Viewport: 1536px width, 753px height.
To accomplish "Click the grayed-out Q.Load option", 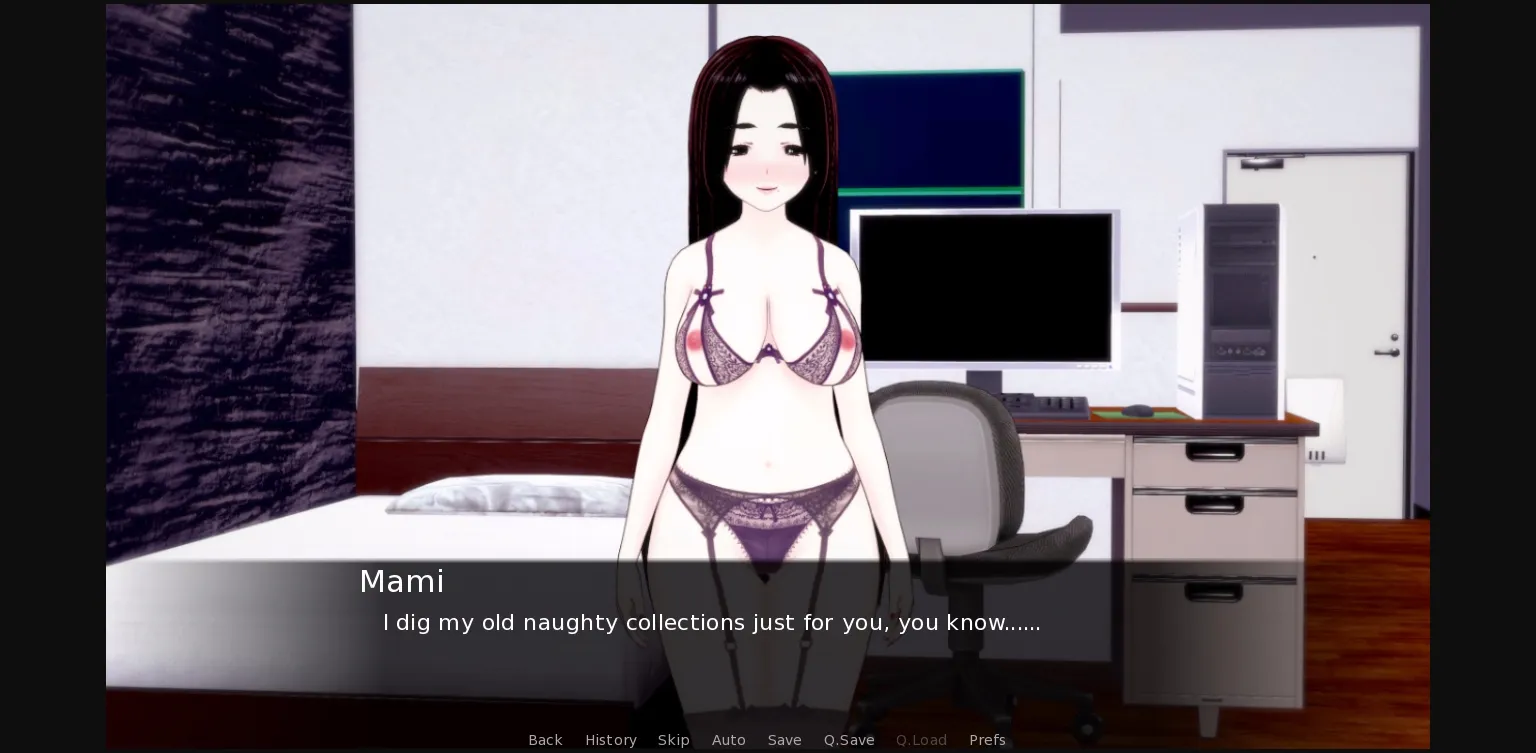I will (921, 740).
